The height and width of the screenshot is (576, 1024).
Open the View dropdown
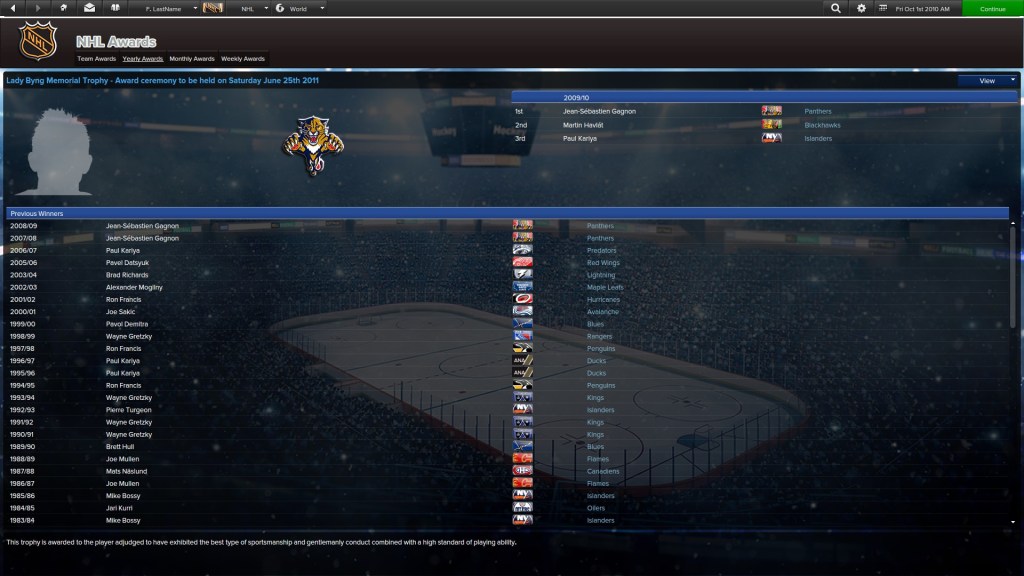987,81
